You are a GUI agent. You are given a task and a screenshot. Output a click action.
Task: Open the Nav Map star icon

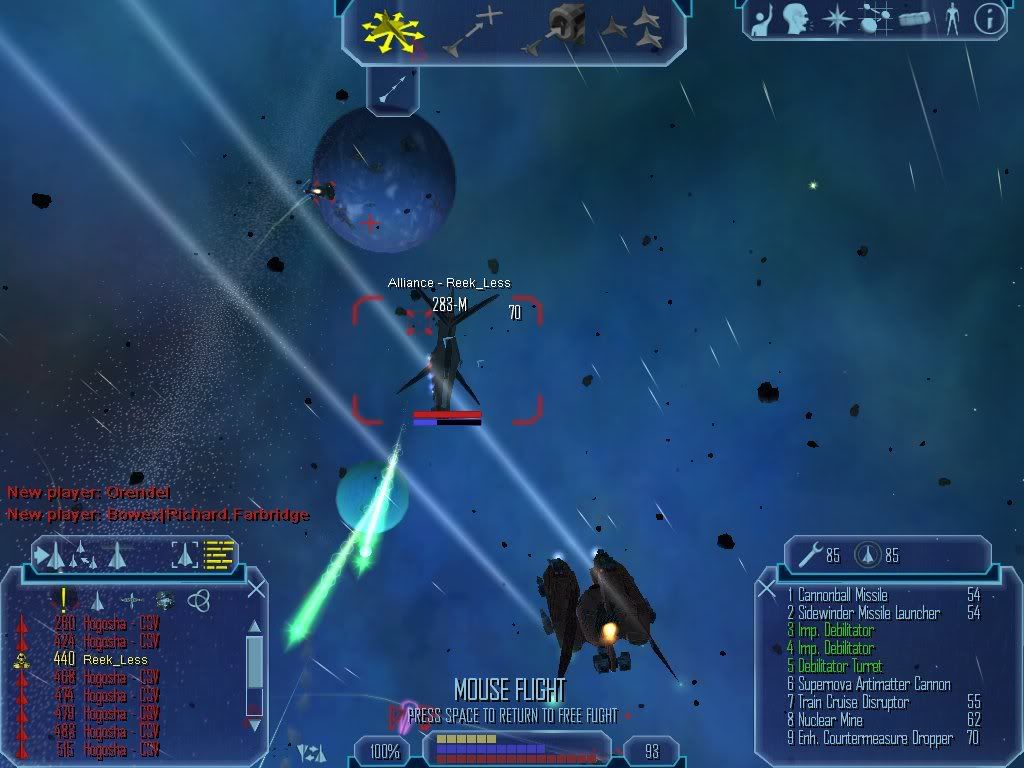pos(836,18)
